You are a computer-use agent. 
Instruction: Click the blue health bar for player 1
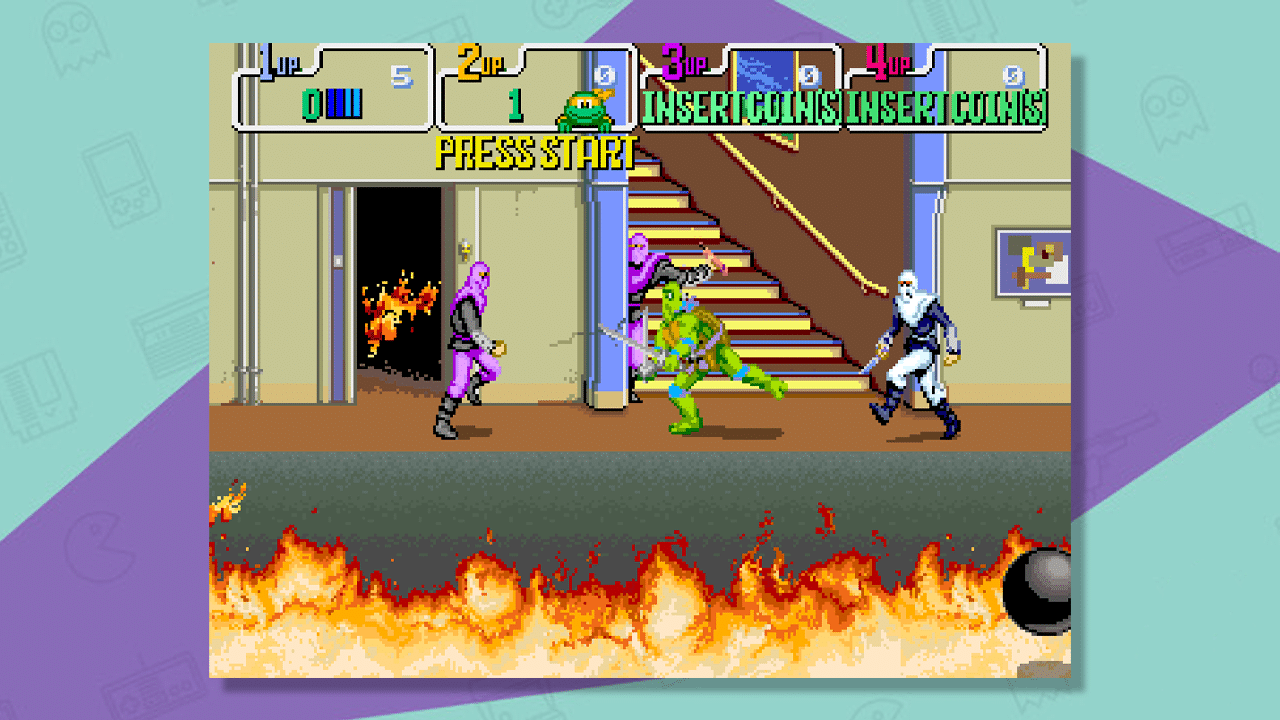[345, 102]
